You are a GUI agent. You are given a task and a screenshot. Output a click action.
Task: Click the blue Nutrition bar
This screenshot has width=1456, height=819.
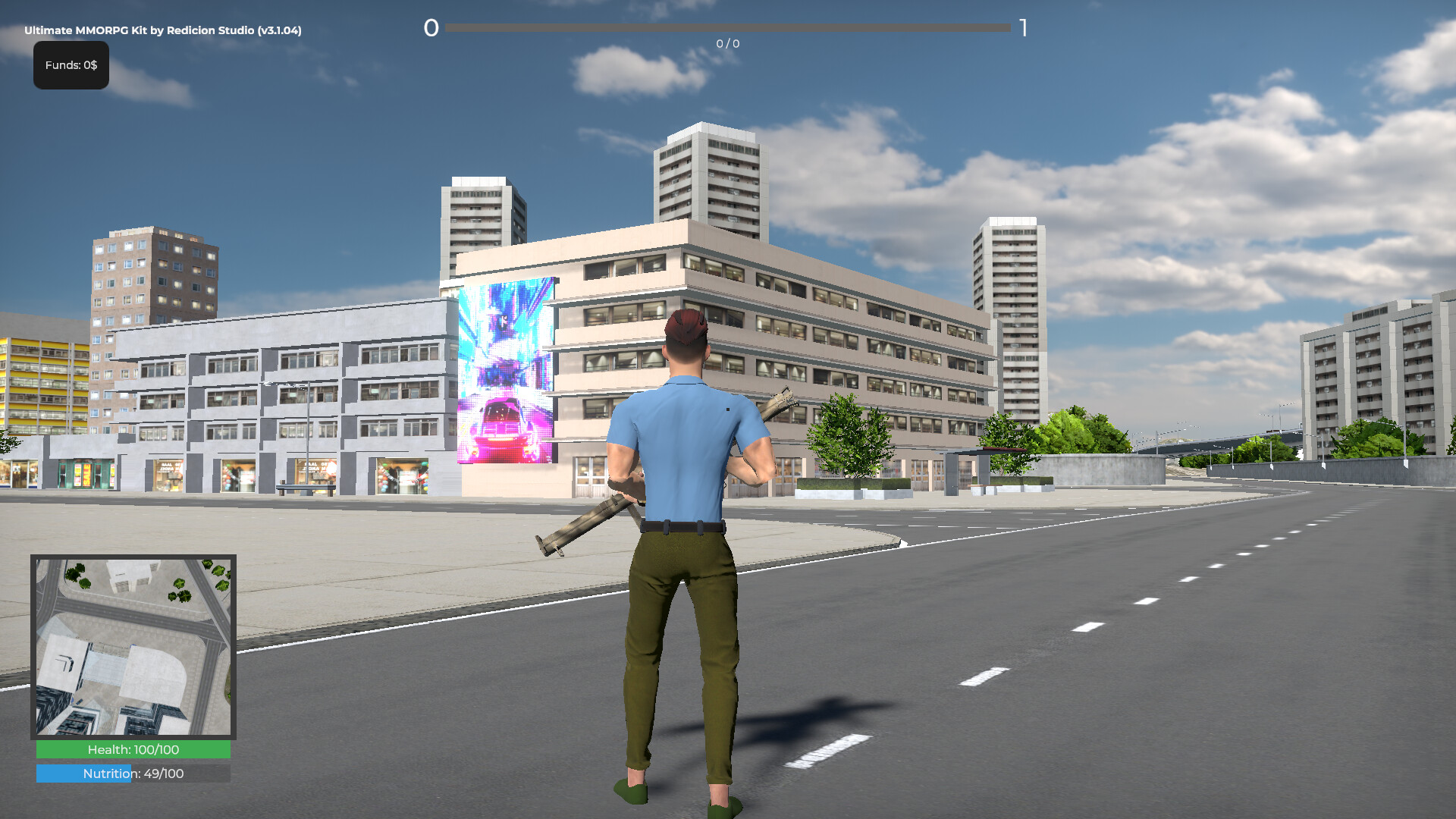(x=83, y=773)
